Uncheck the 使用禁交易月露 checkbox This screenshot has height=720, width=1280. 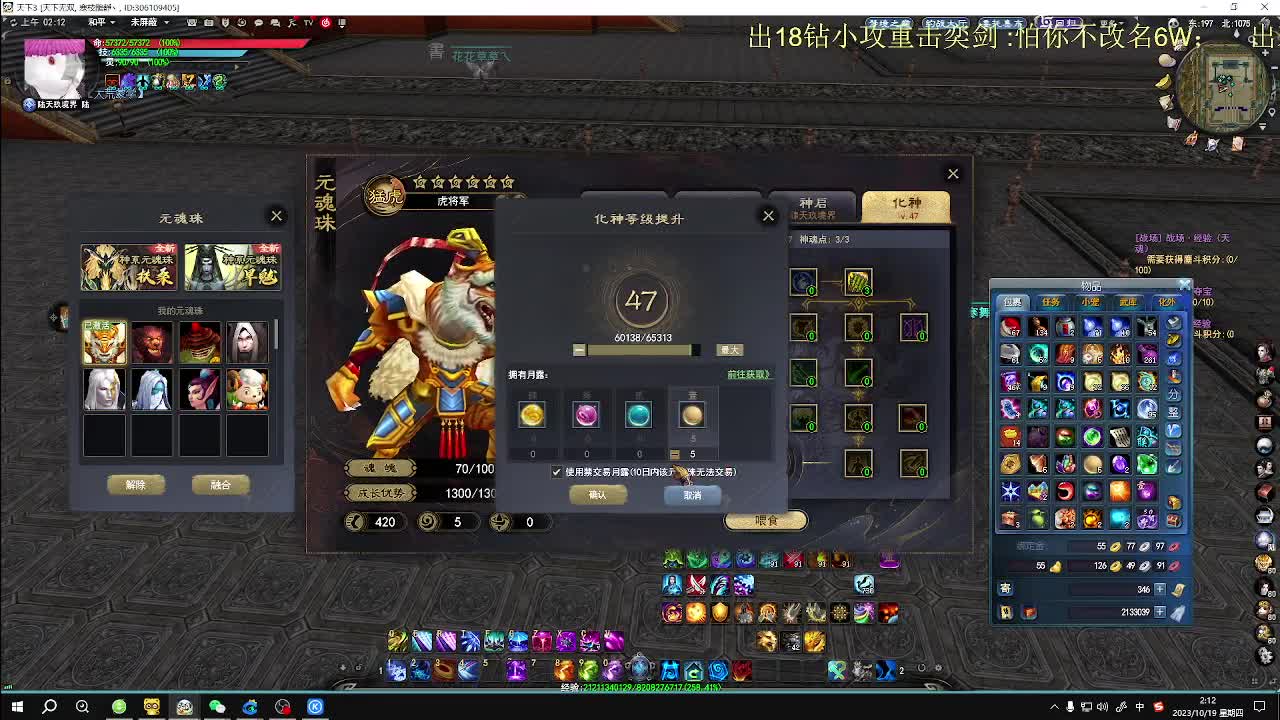click(x=556, y=472)
